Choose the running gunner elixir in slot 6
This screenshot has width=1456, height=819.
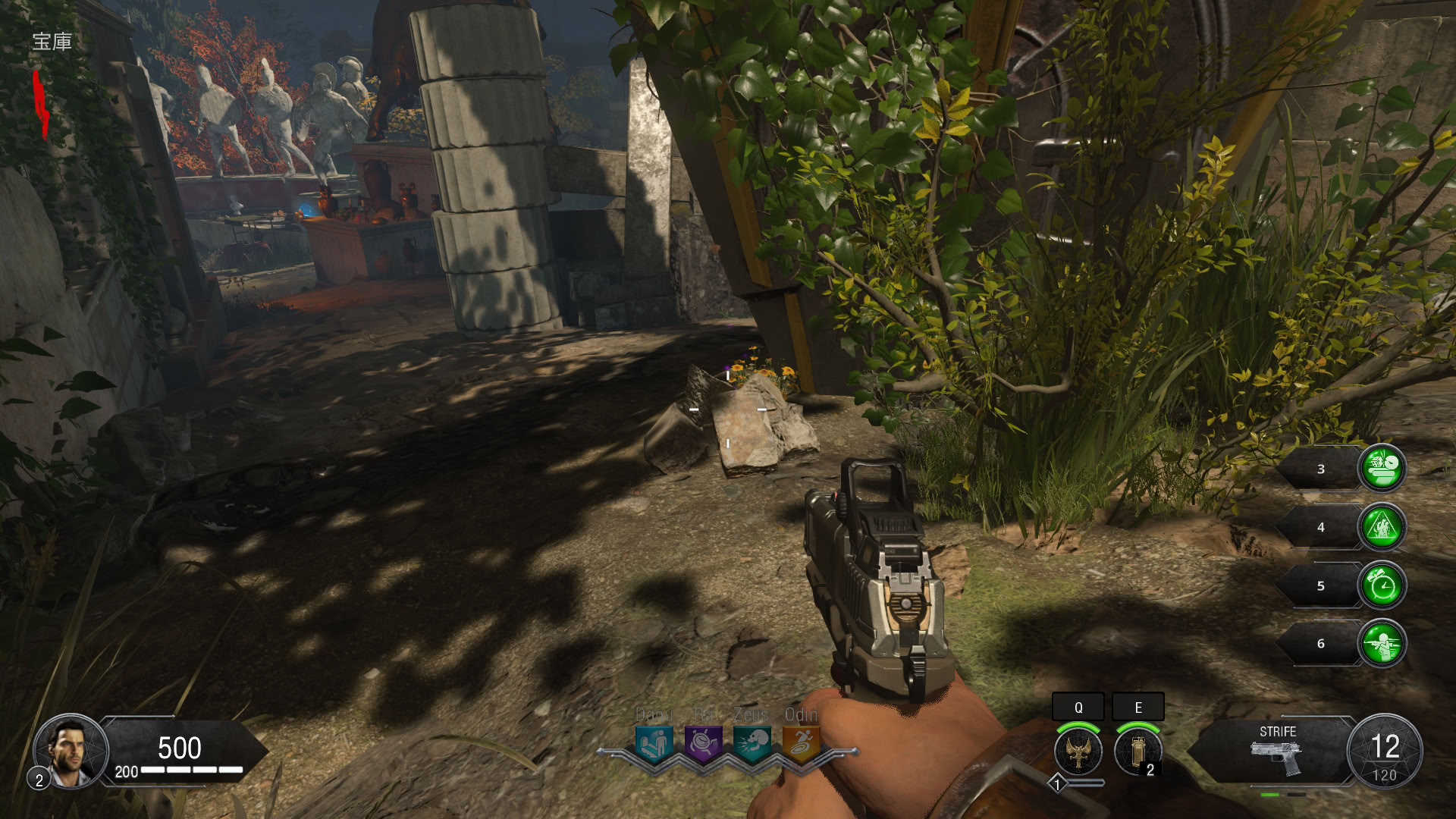point(1382,644)
